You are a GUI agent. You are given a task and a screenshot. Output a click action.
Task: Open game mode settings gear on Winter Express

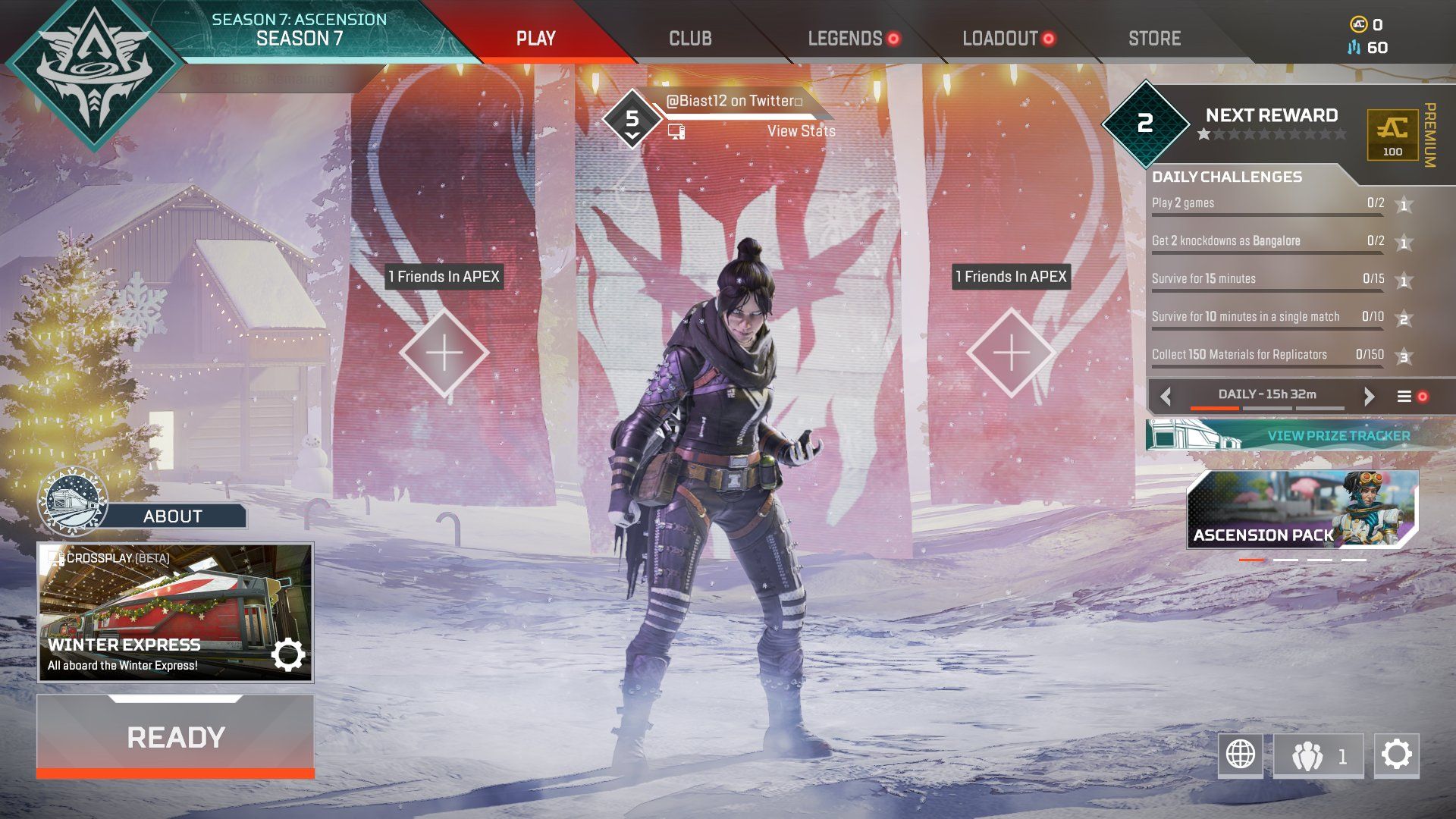[x=288, y=655]
